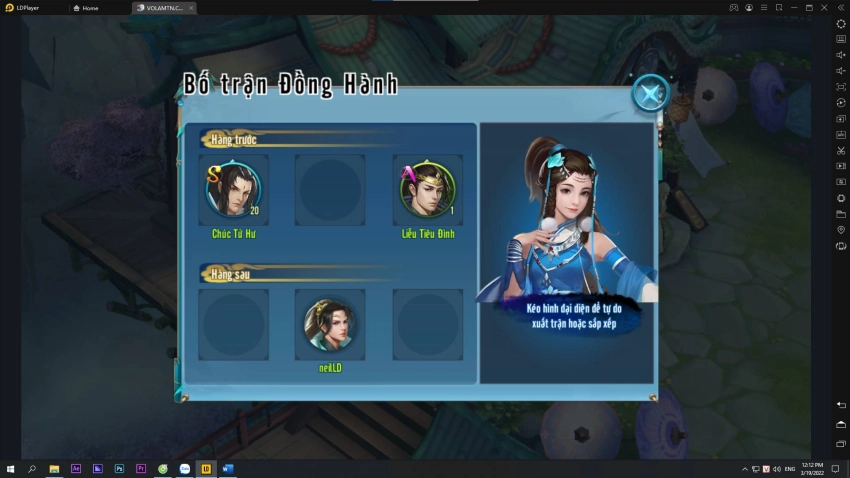The height and width of the screenshot is (478, 850).
Task: Select the Chúc Tử Hư companion portrait
Action: point(234,190)
